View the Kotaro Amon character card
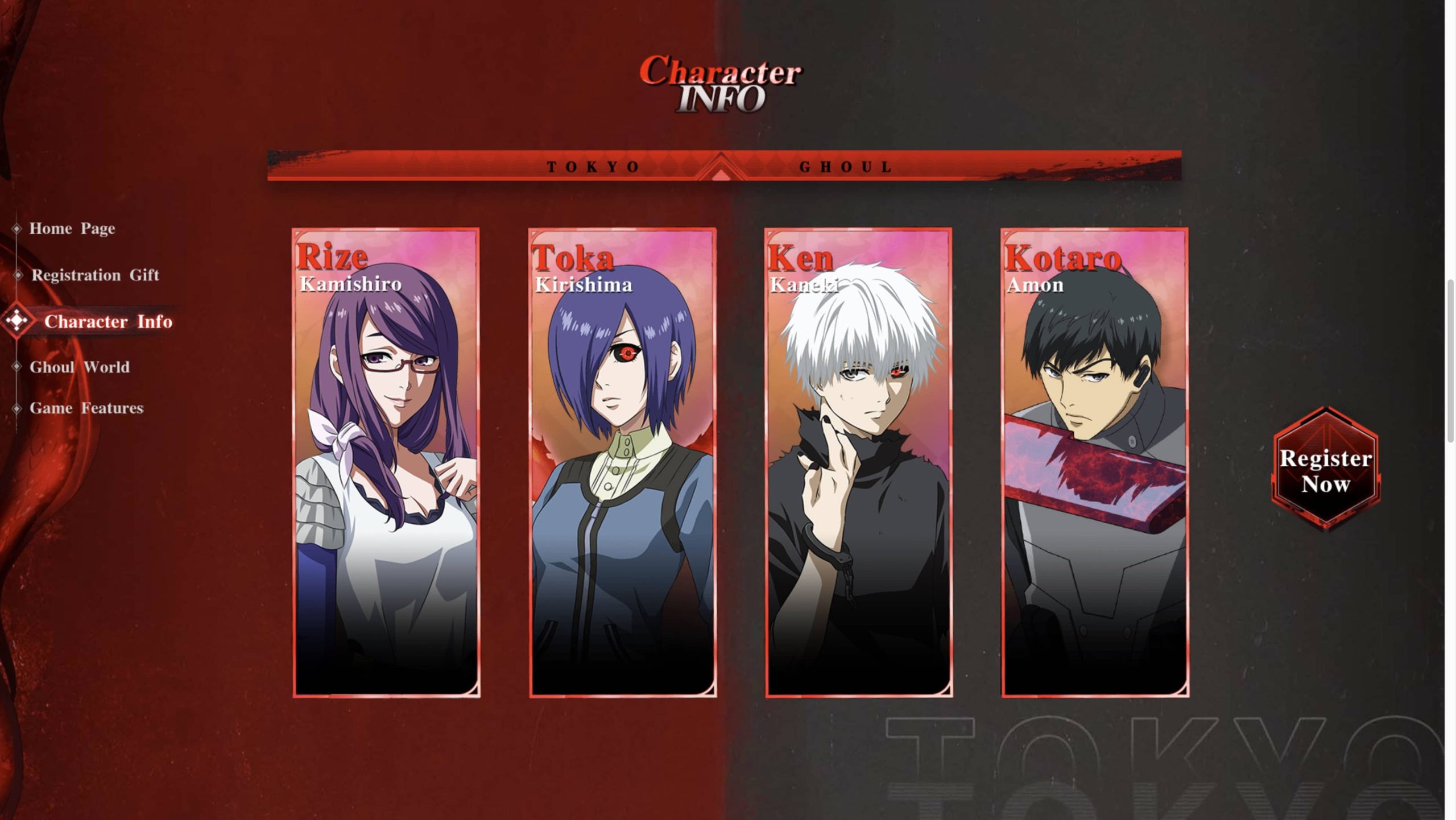This screenshot has height=820, width=1456. tap(1095, 463)
